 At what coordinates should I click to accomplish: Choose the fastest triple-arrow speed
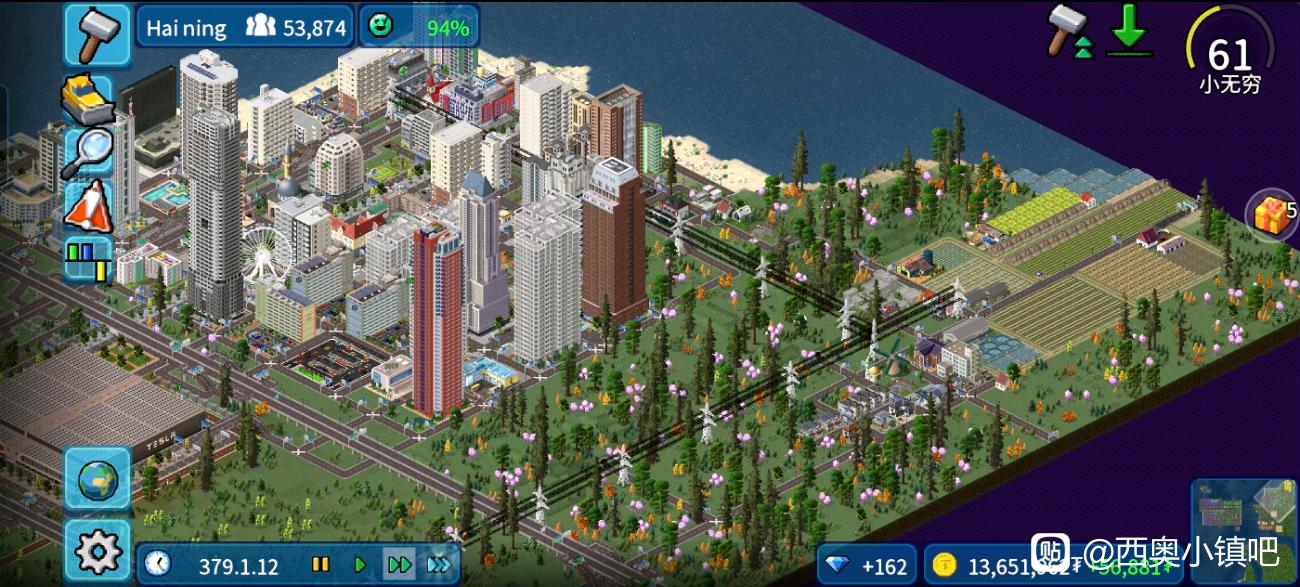(x=439, y=565)
